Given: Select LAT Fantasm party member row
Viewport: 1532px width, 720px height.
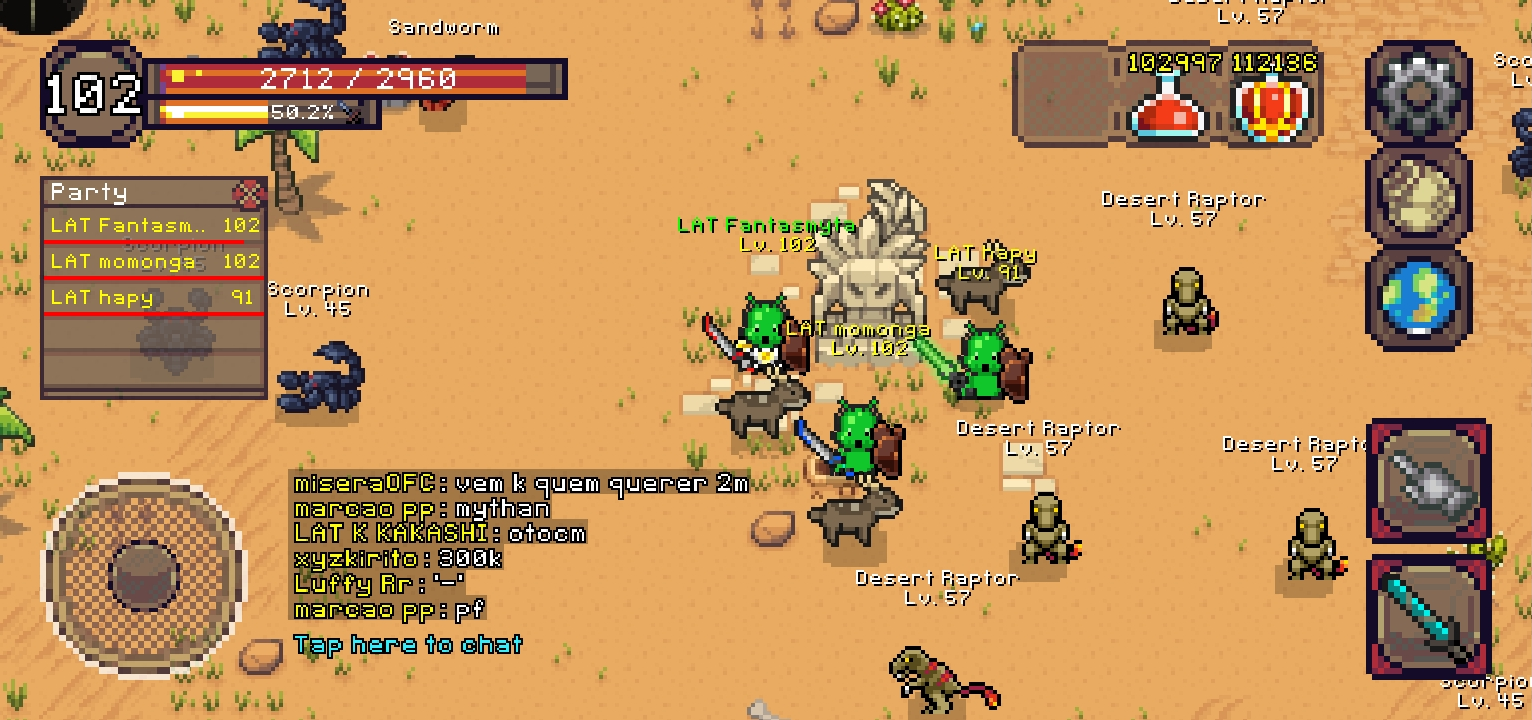Looking at the screenshot, I should pos(154,226).
